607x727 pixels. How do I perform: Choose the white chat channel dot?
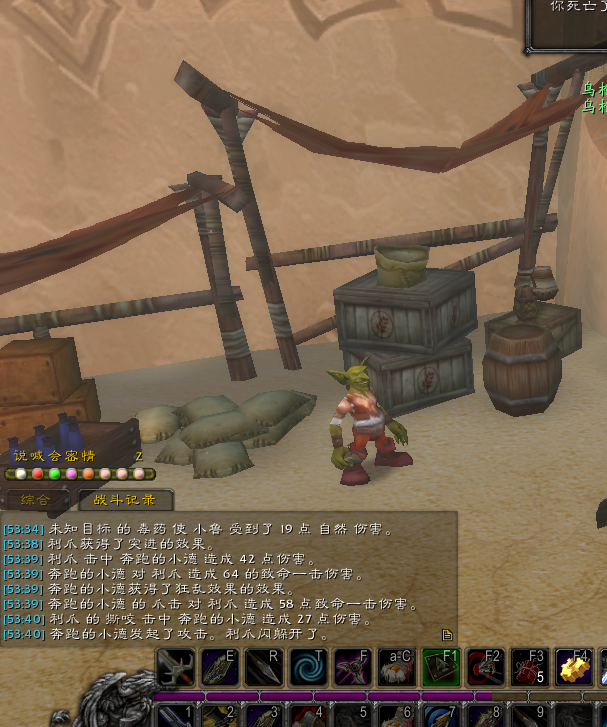click(21, 474)
